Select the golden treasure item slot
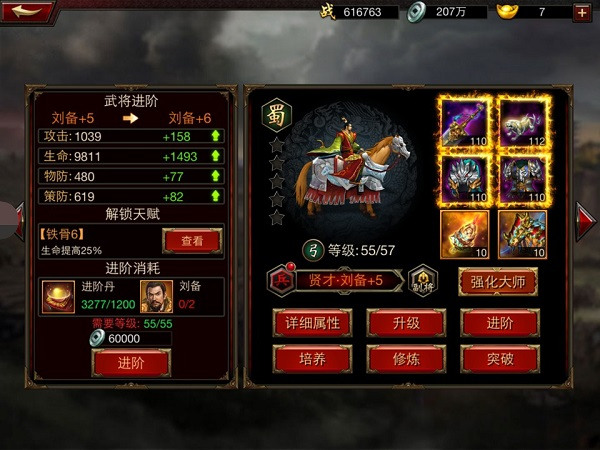 (x=464, y=235)
